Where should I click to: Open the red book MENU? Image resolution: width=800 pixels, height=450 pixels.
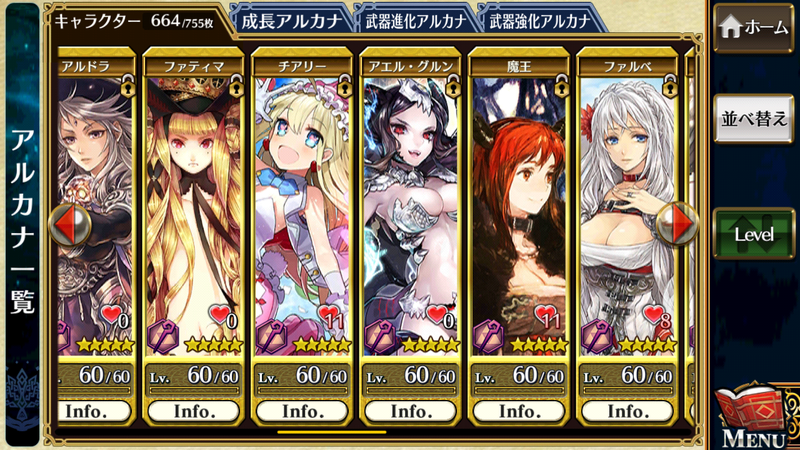(x=751, y=415)
